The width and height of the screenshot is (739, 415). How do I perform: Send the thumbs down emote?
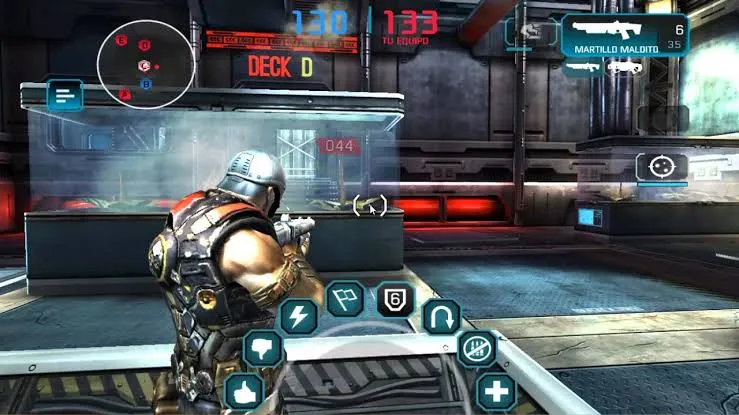[x=264, y=349]
